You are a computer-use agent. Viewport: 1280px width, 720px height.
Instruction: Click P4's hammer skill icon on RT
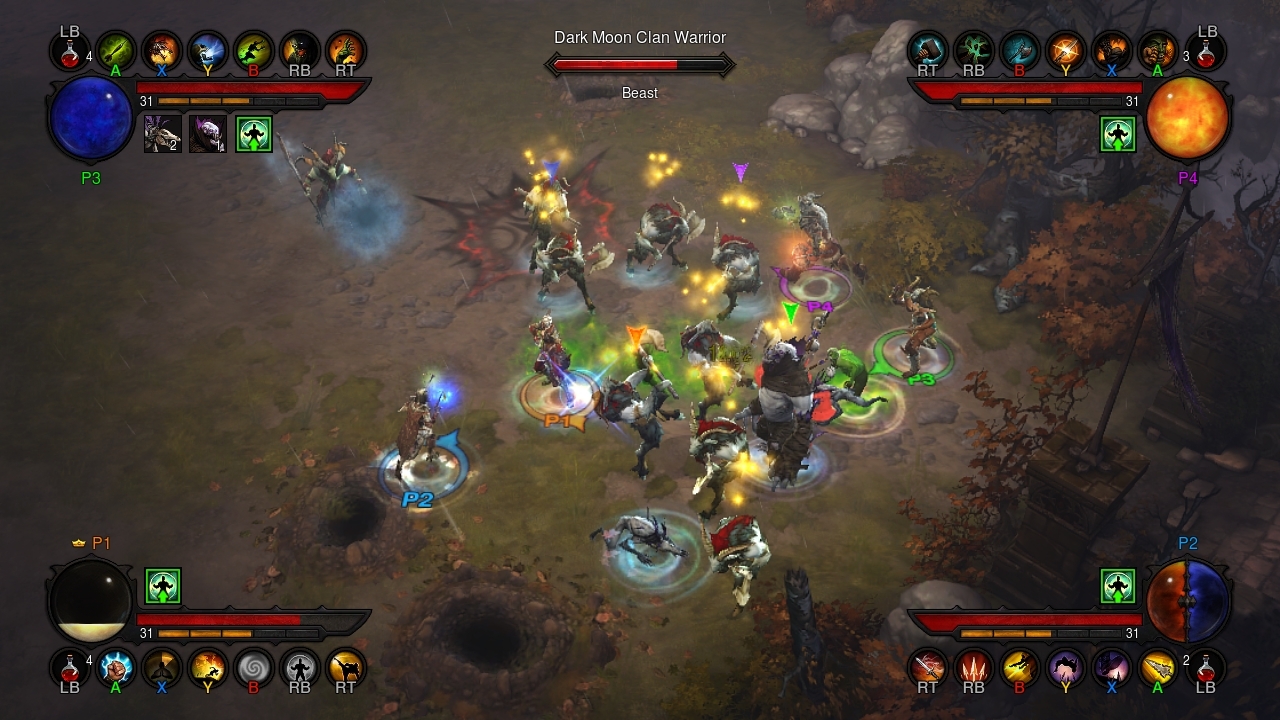coord(927,51)
